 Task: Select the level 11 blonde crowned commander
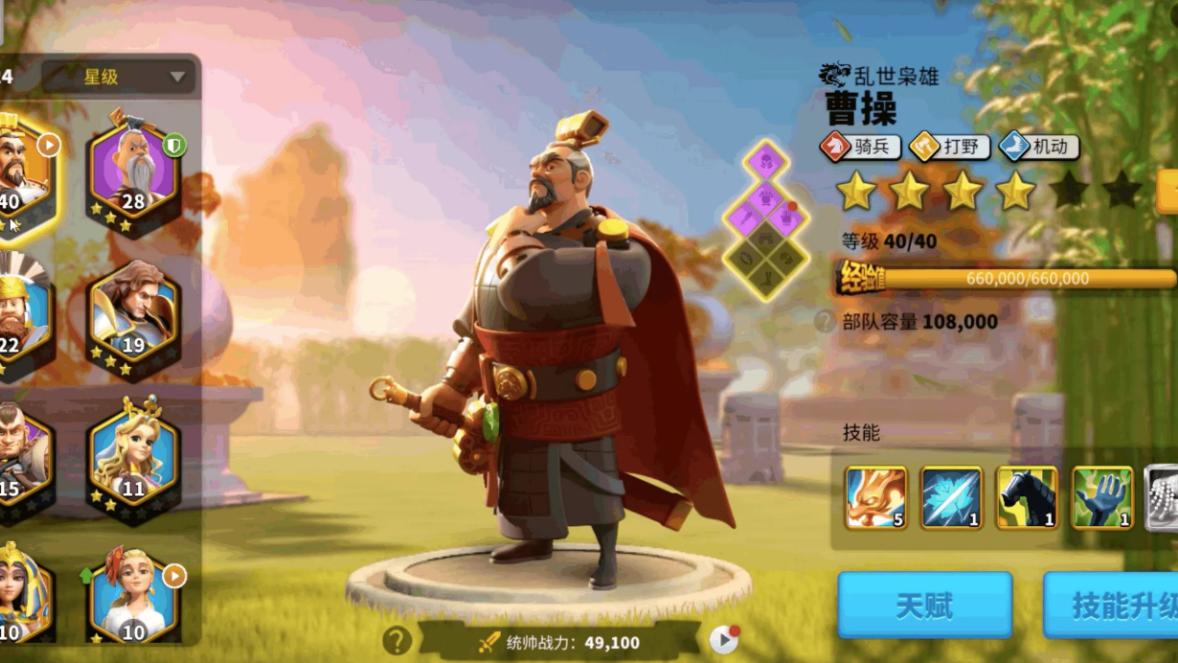(x=134, y=459)
